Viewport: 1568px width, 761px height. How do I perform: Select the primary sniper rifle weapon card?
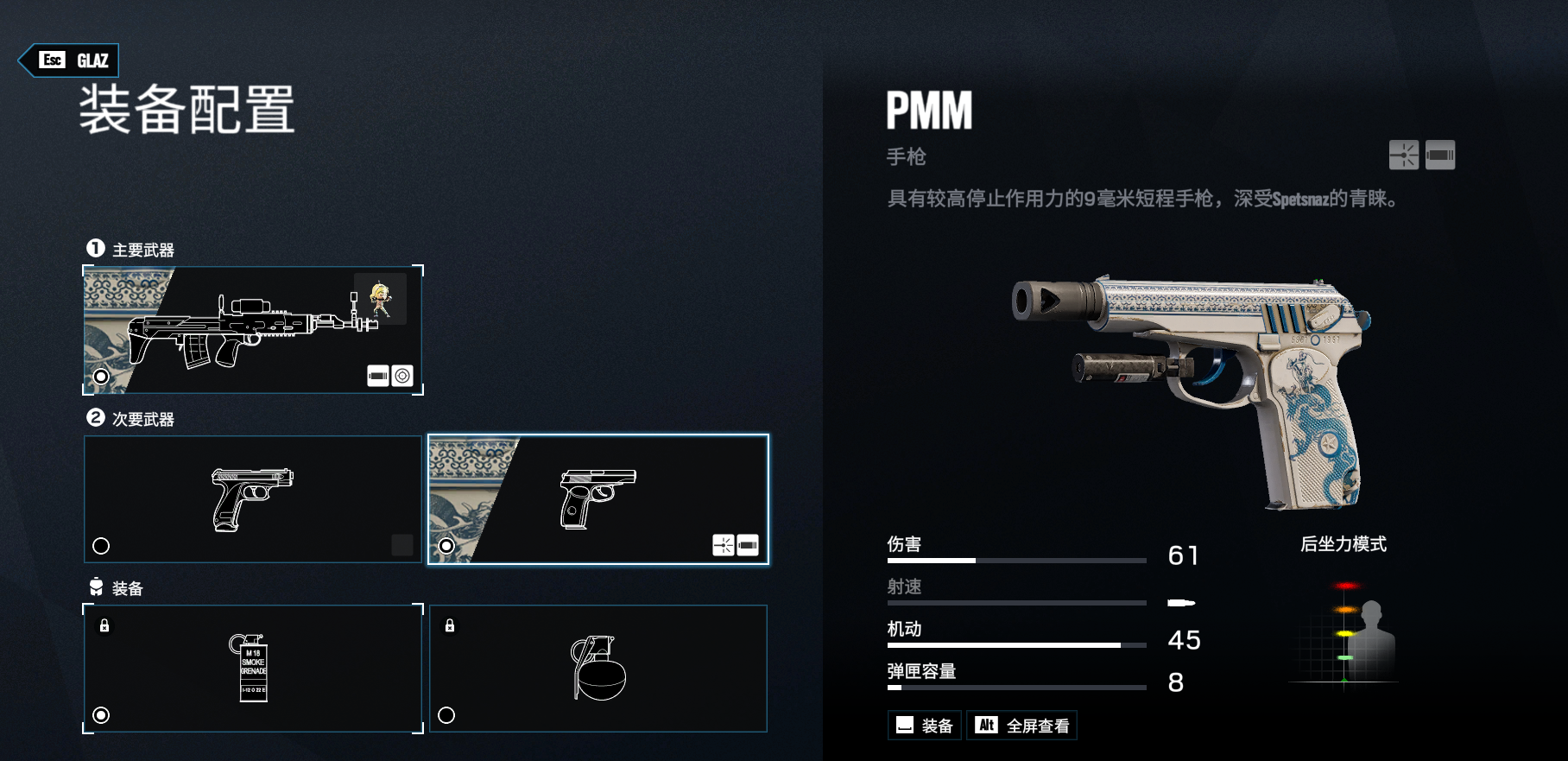[x=252, y=330]
